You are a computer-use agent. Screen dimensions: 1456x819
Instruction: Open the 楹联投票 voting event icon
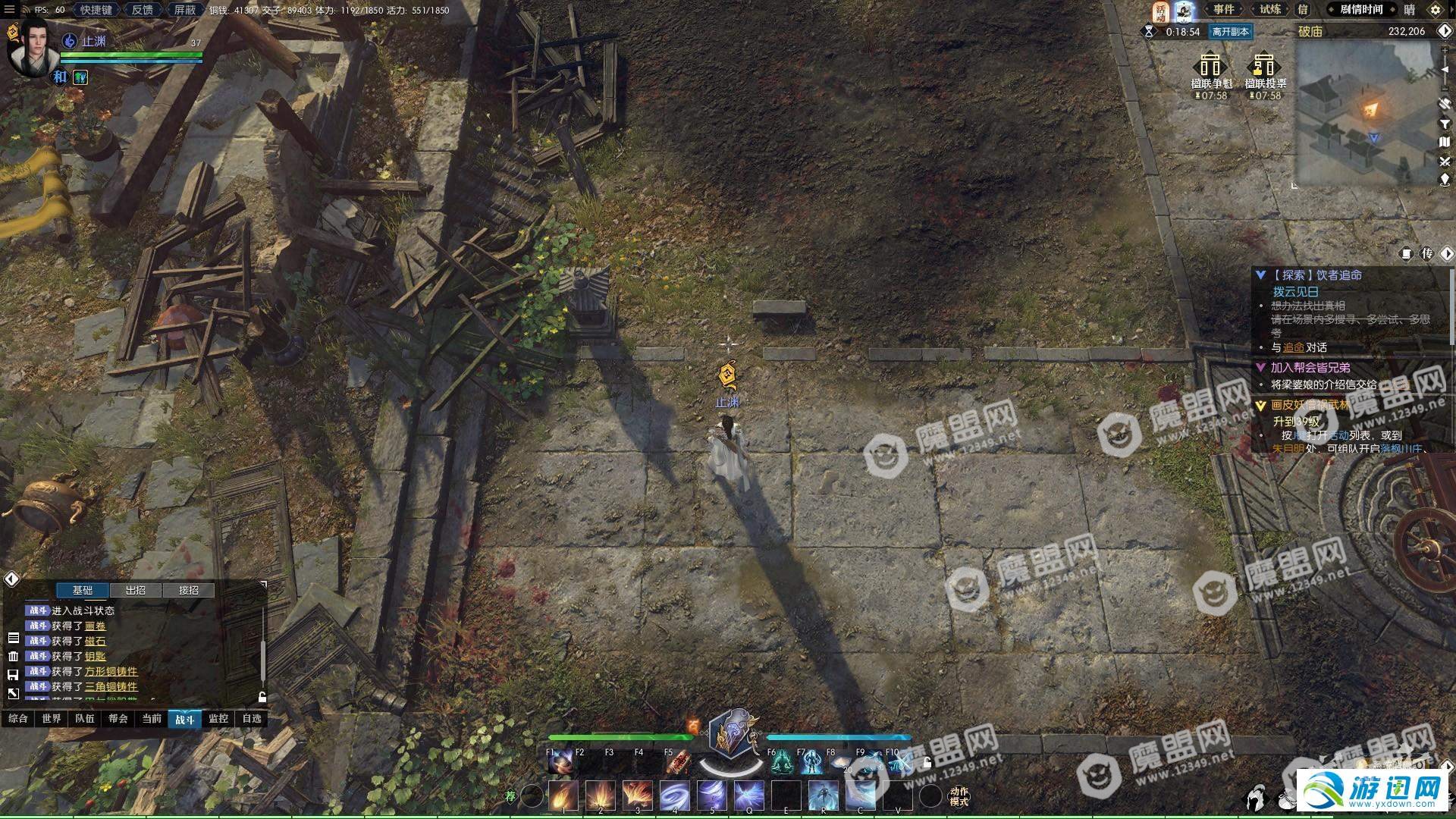1265,71
